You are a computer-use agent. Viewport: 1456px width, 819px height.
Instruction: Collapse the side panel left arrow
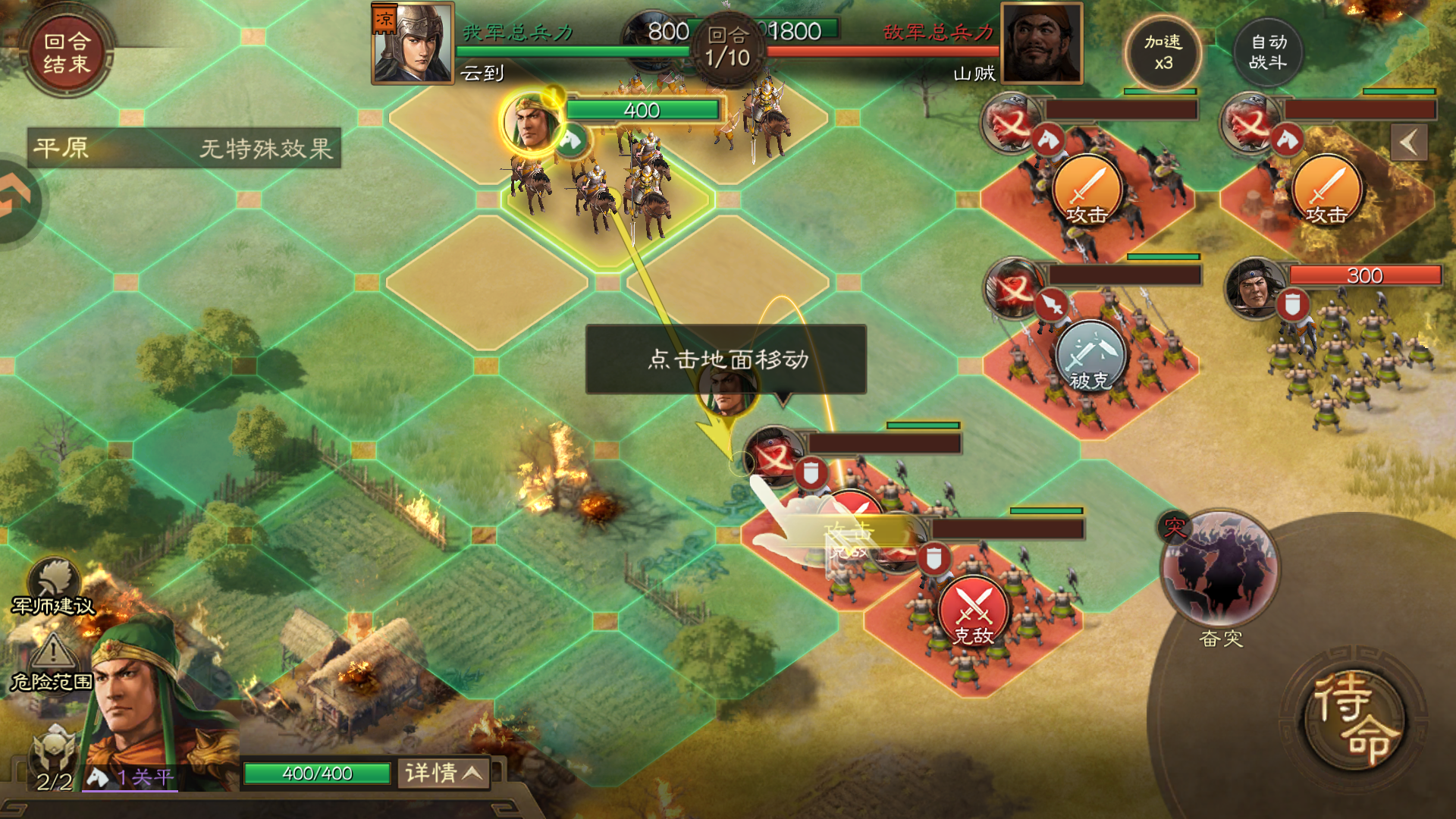point(1408,143)
